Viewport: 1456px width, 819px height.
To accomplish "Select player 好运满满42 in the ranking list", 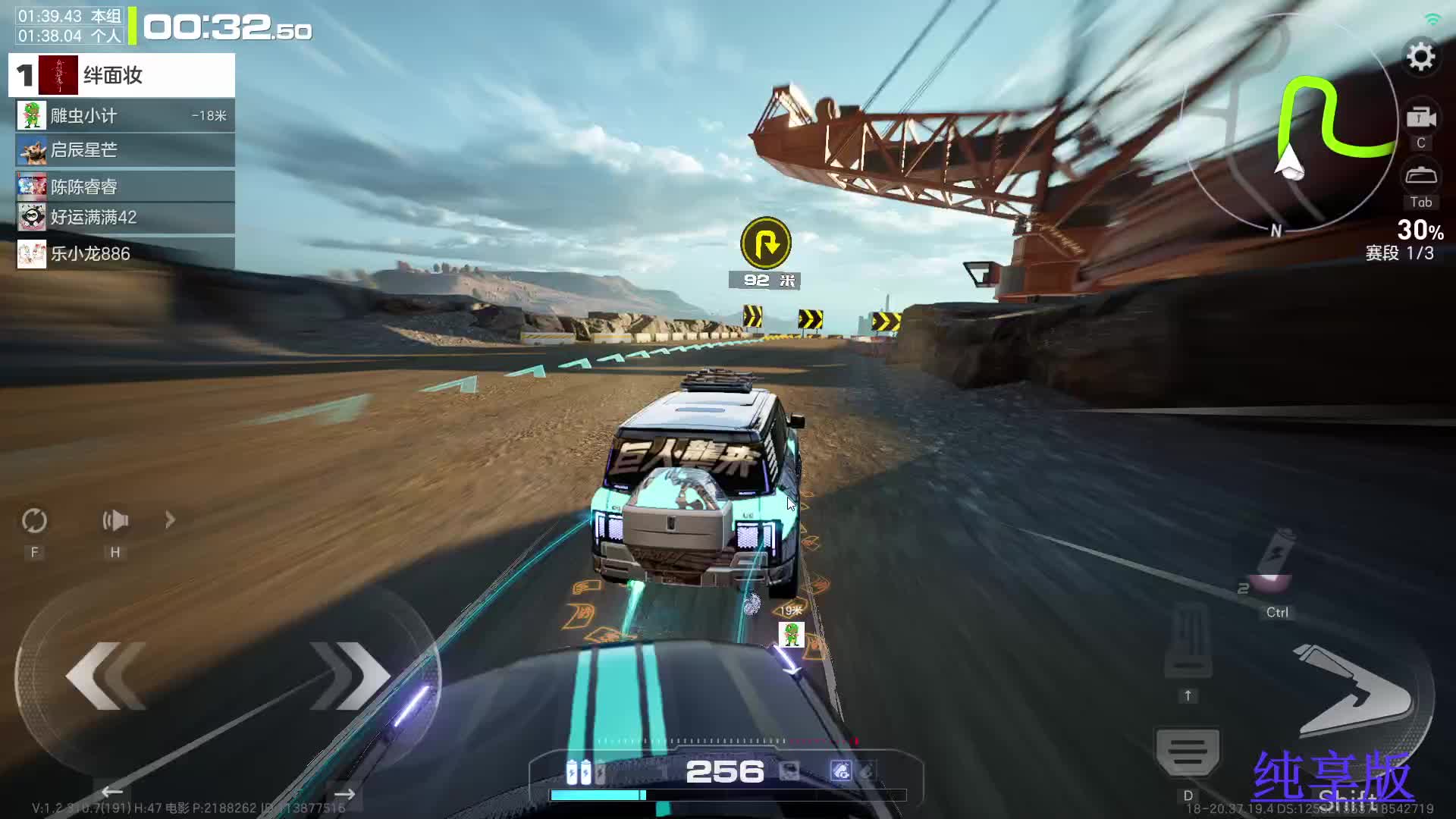I will pyautogui.click(x=125, y=218).
